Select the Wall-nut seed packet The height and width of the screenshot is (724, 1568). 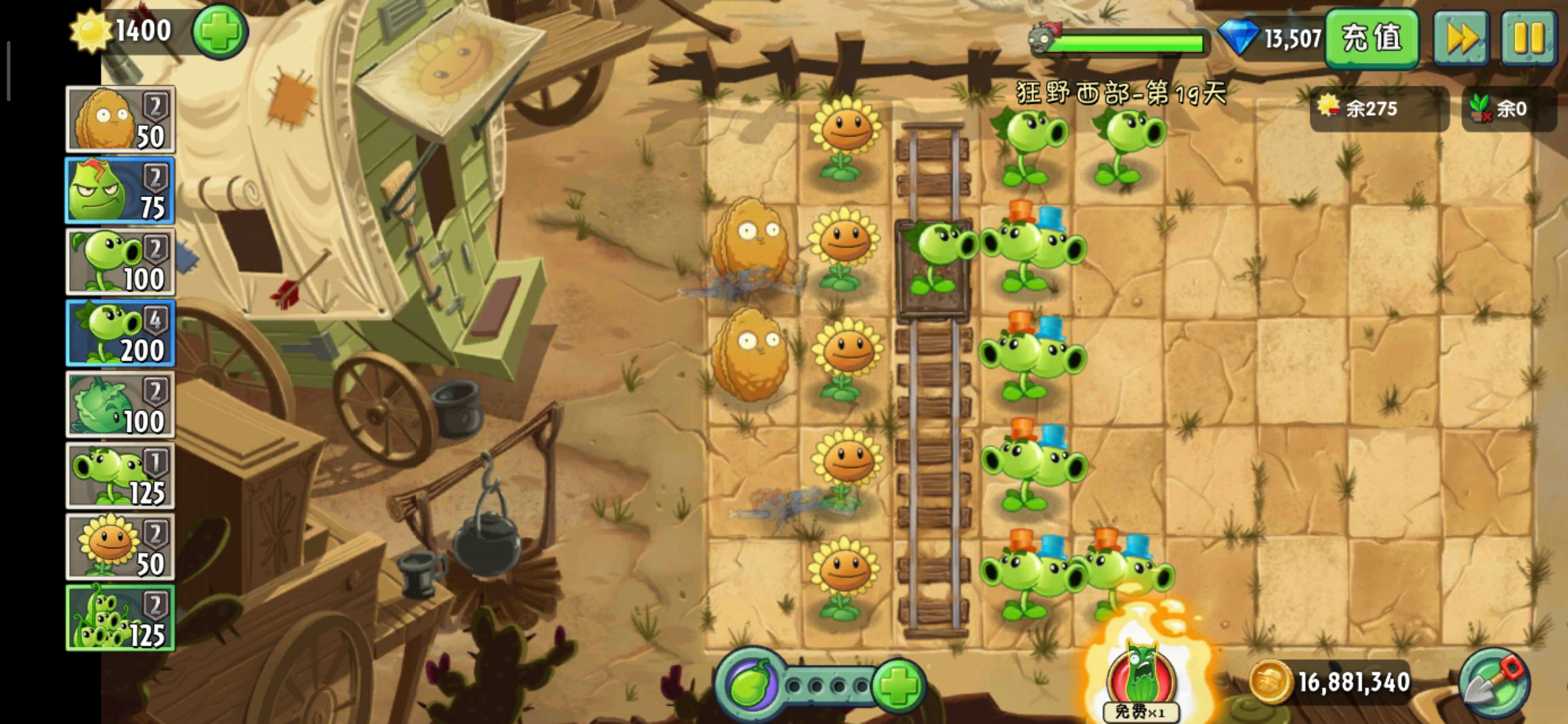(121, 119)
